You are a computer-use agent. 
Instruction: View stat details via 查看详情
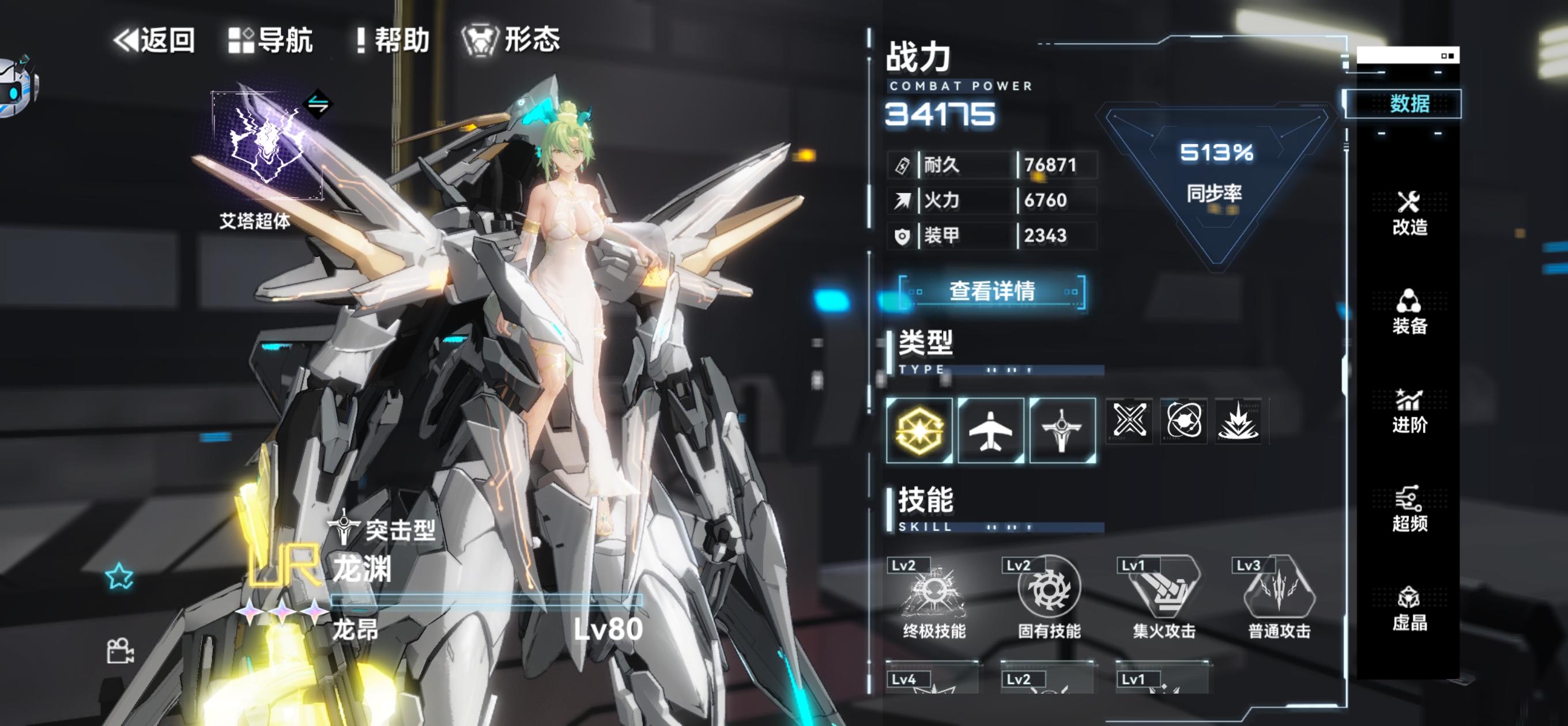(992, 292)
